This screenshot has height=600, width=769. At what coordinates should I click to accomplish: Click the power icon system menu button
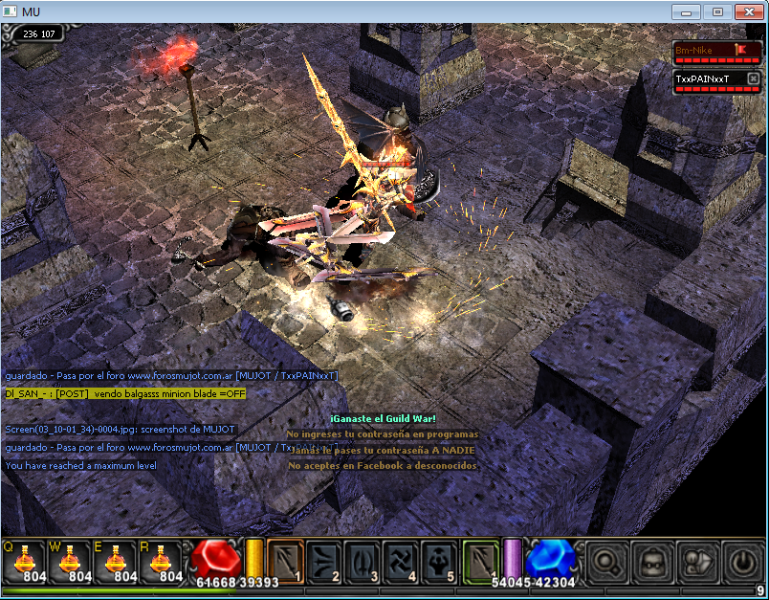741,561
